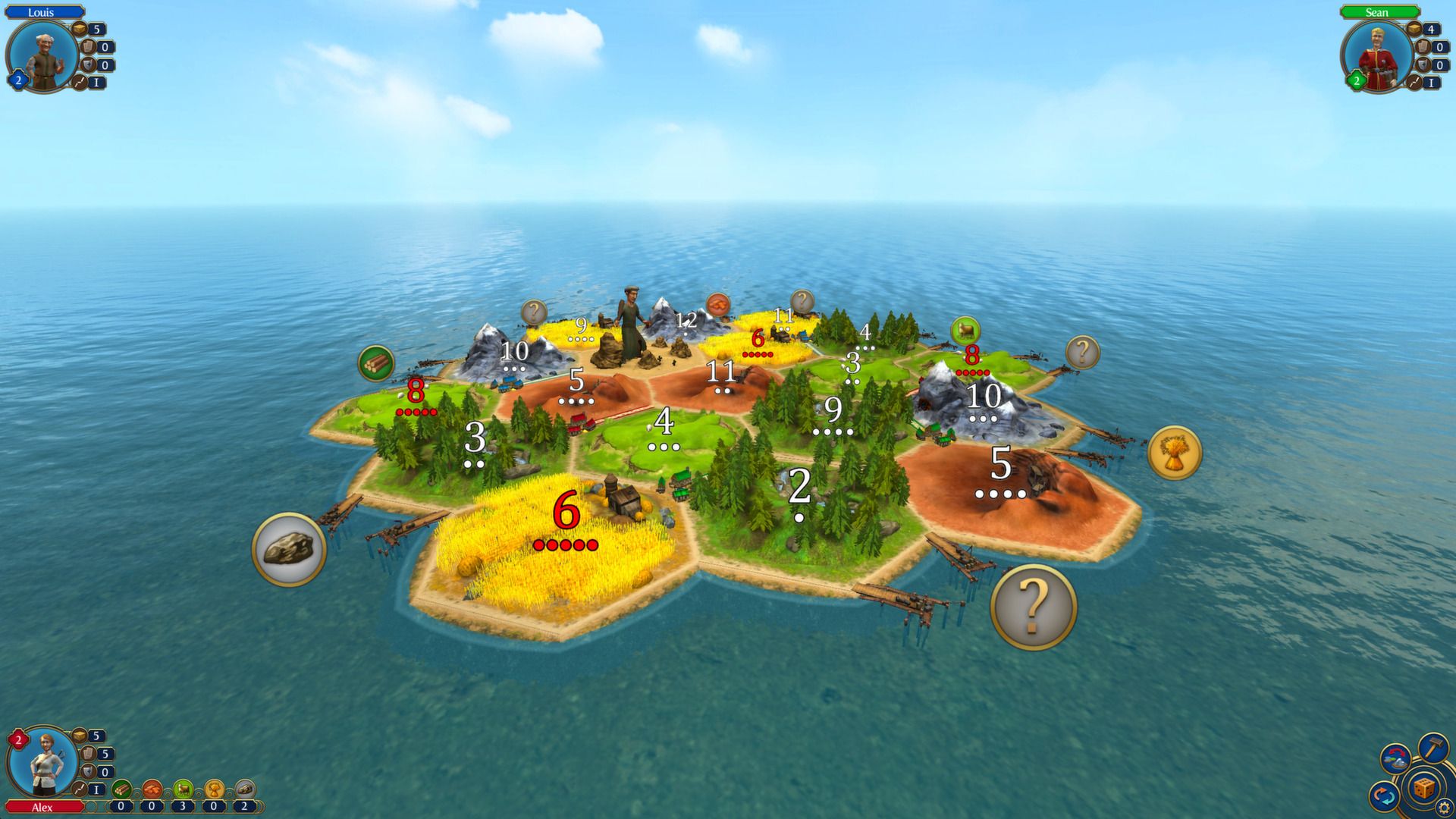The width and height of the screenshot is (1456, 819).
Task: Click Alex's wood resource counter
Action: (x=121, y=807)
